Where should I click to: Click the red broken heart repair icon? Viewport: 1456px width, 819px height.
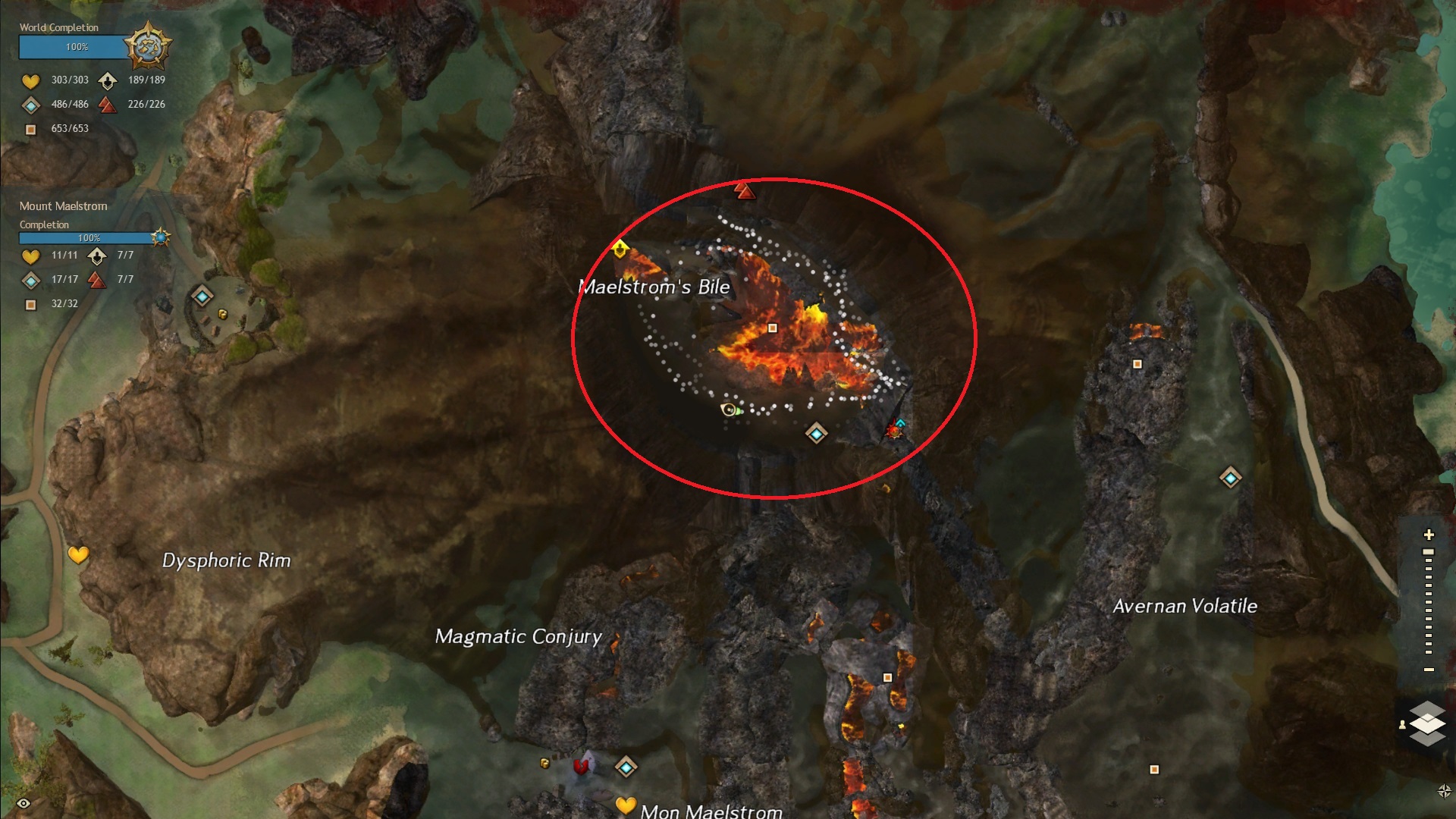582,767
